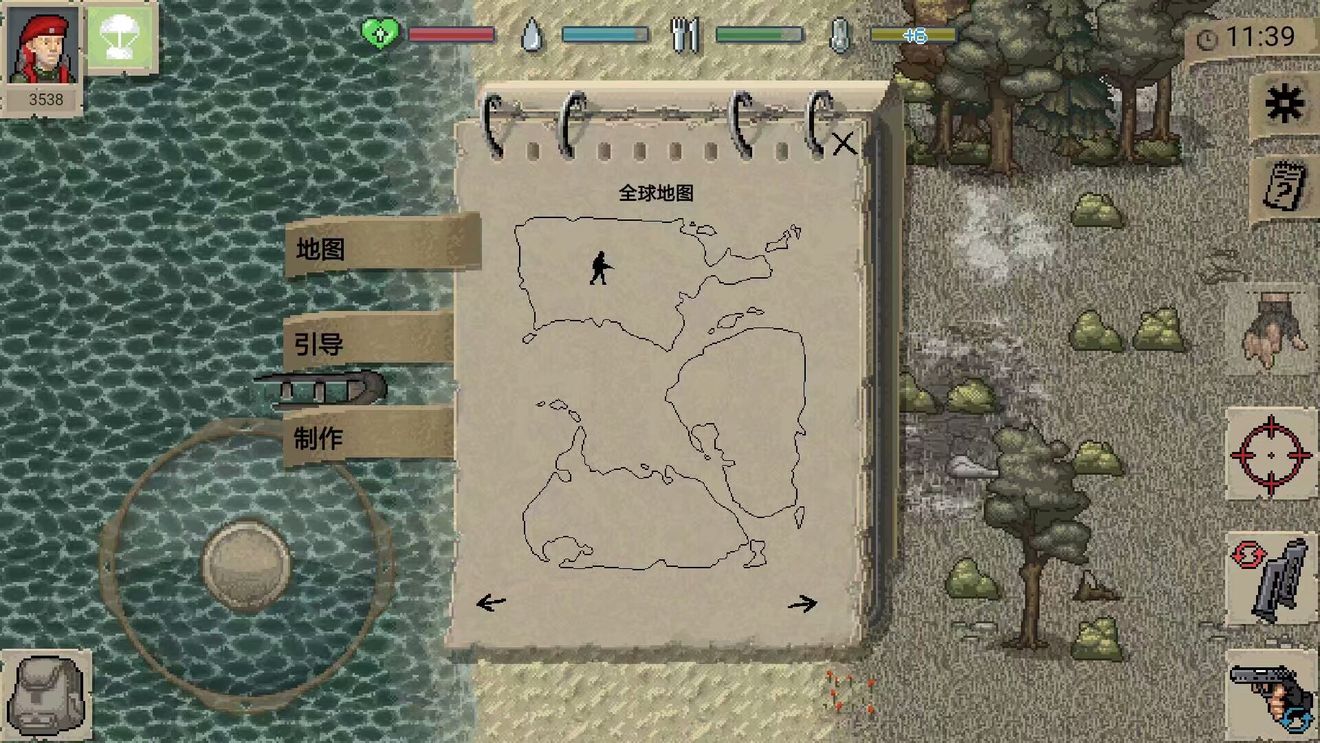This screenshot has width=1320, height=743.
Task: Open the backpack inventory
Action: coord(48,693)
